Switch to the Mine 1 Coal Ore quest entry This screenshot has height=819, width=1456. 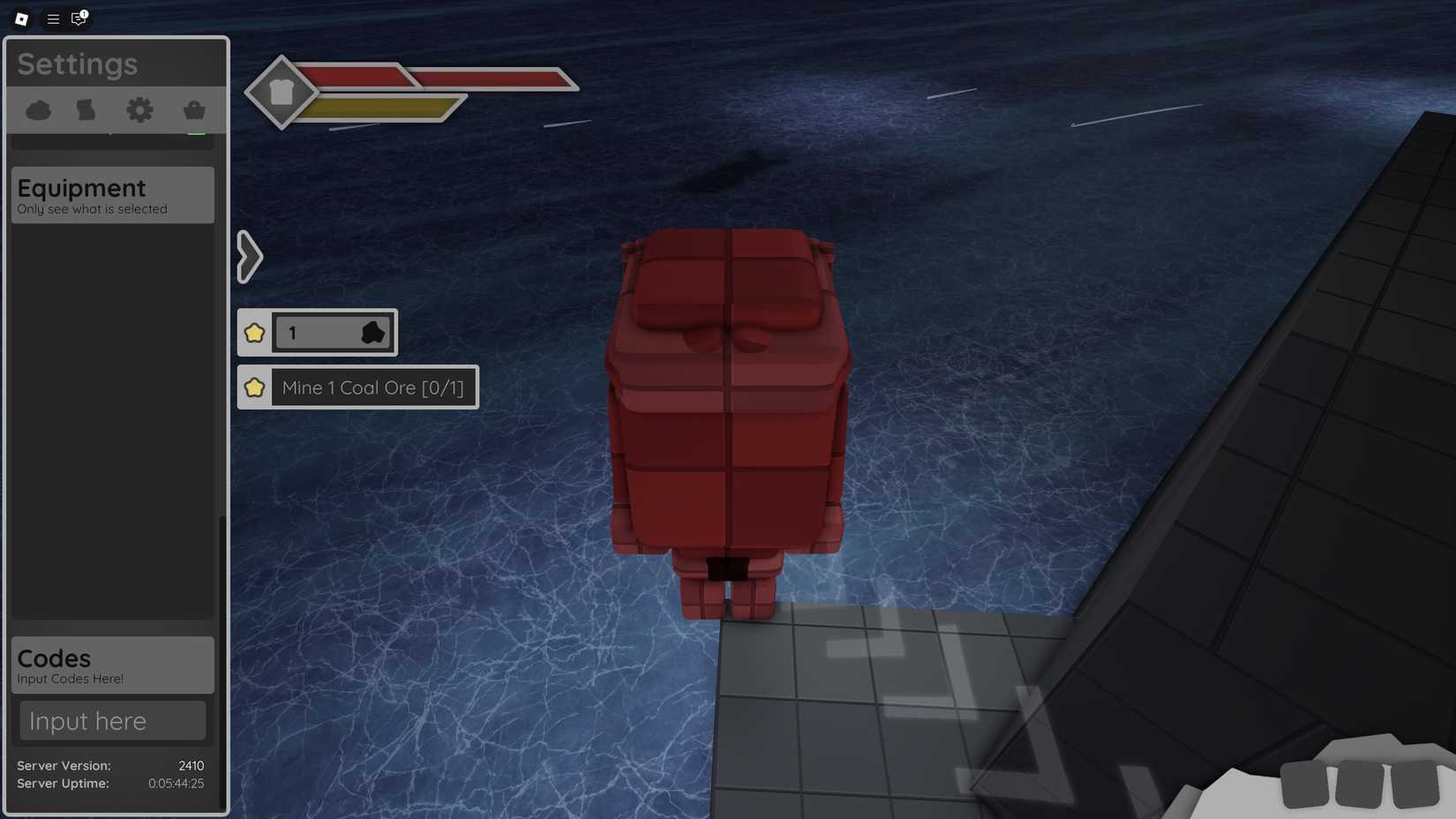pos(372,387)
